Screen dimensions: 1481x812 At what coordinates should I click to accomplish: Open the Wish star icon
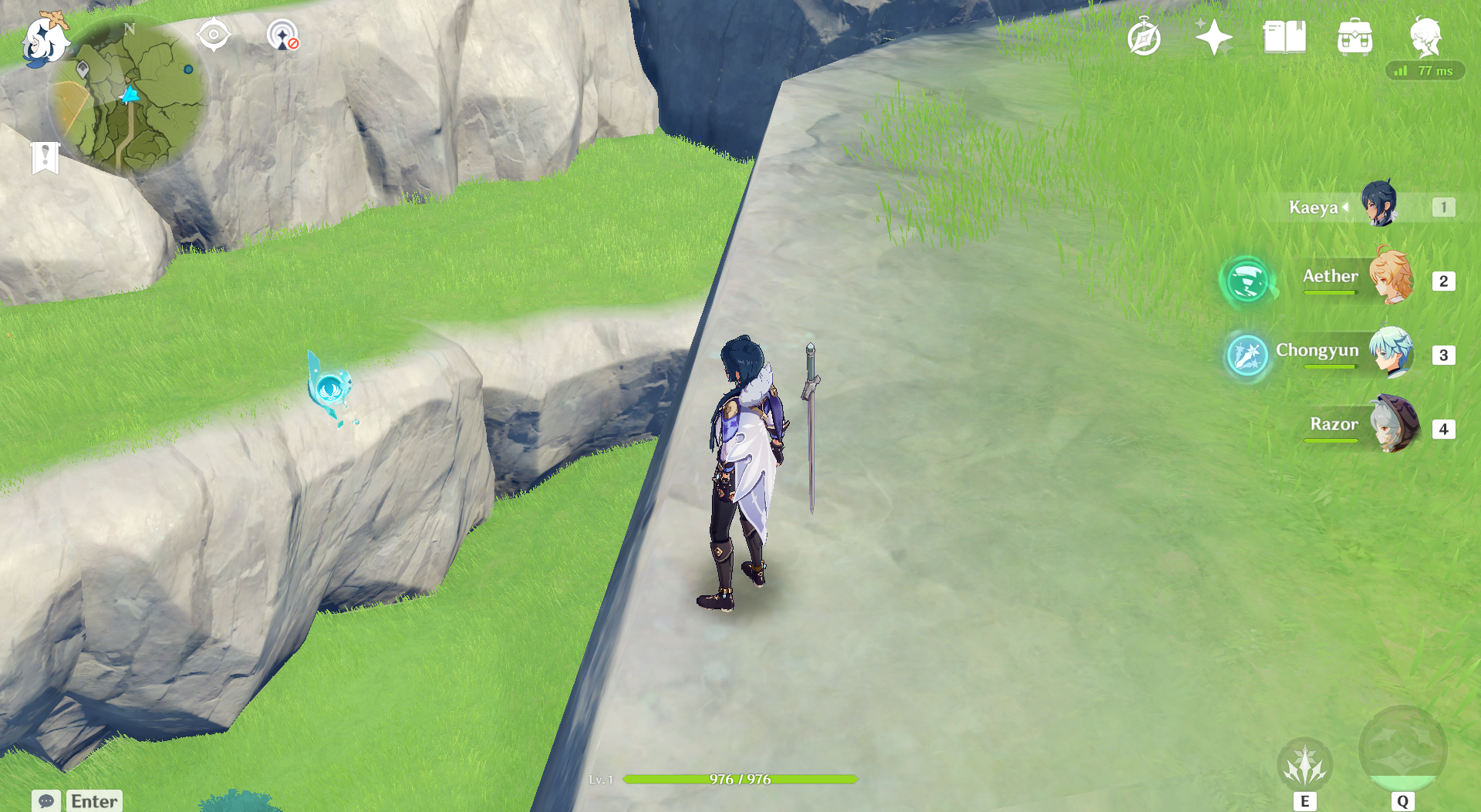1213,37
